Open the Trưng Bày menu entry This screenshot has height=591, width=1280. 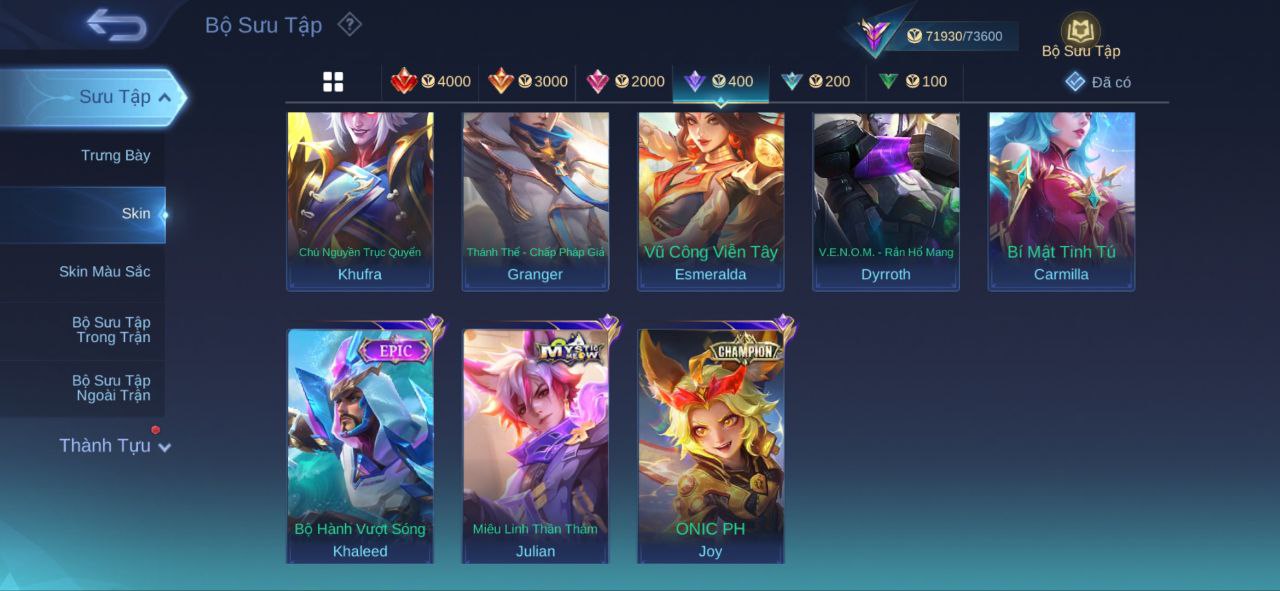pos(115,155)
